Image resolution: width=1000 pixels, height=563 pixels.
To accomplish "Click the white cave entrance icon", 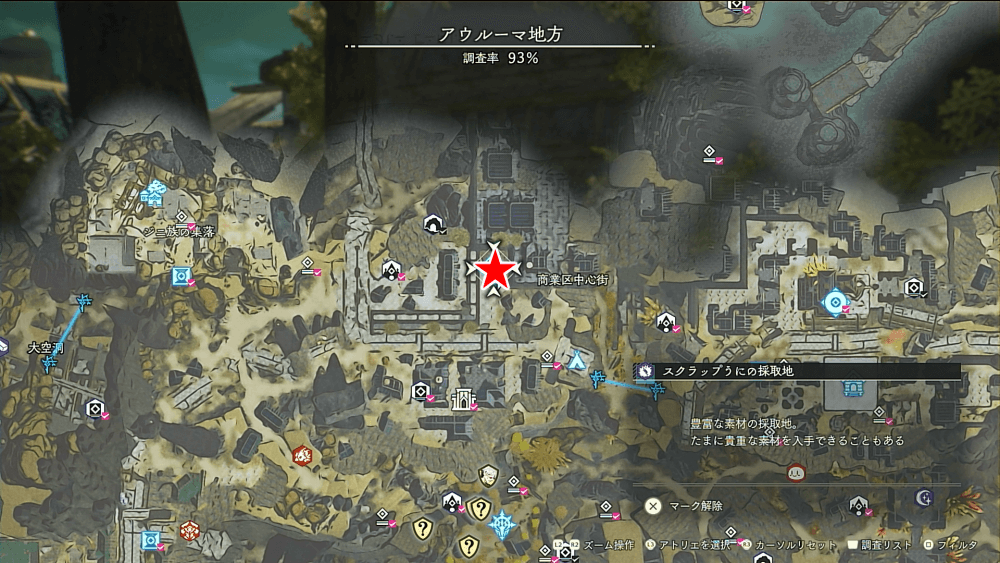I will 434,223.
